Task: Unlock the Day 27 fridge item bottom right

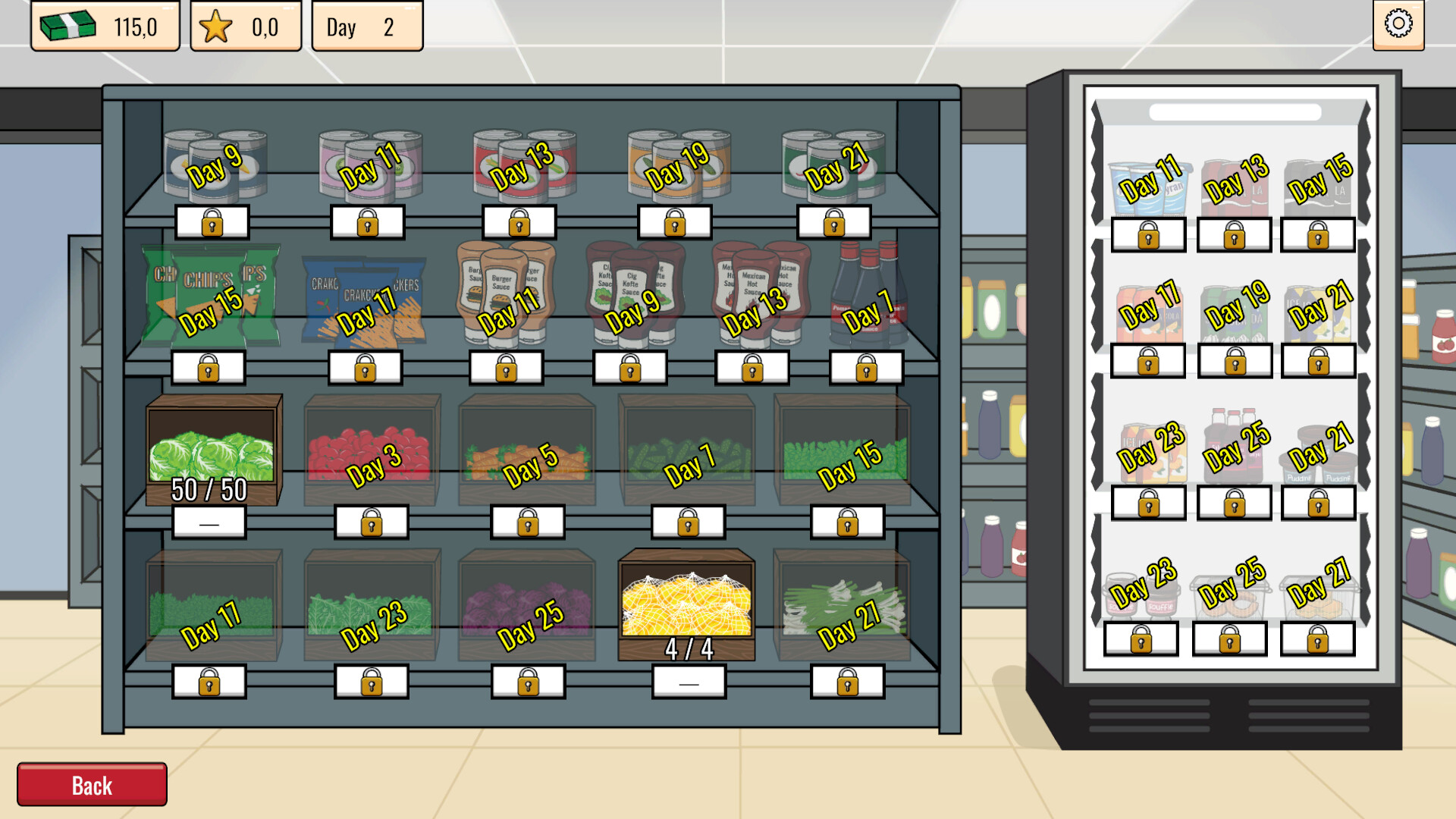Action: pyautogui.click(x=1319, y=639)
